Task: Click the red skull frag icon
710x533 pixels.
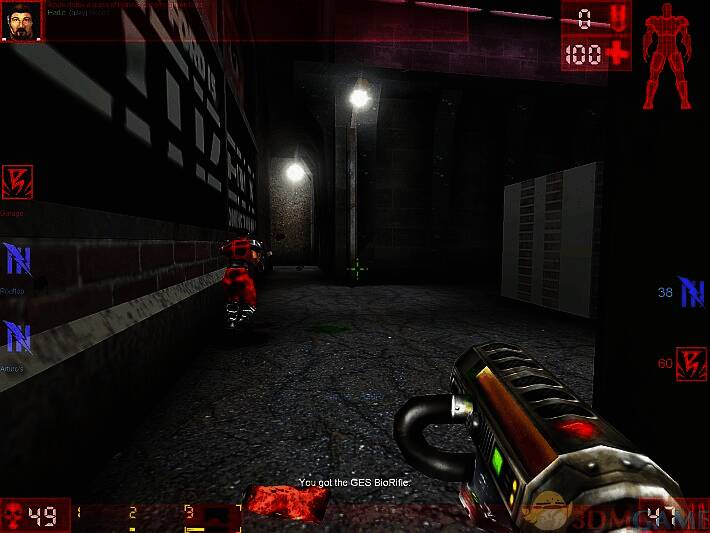Action: pos(14,516)
